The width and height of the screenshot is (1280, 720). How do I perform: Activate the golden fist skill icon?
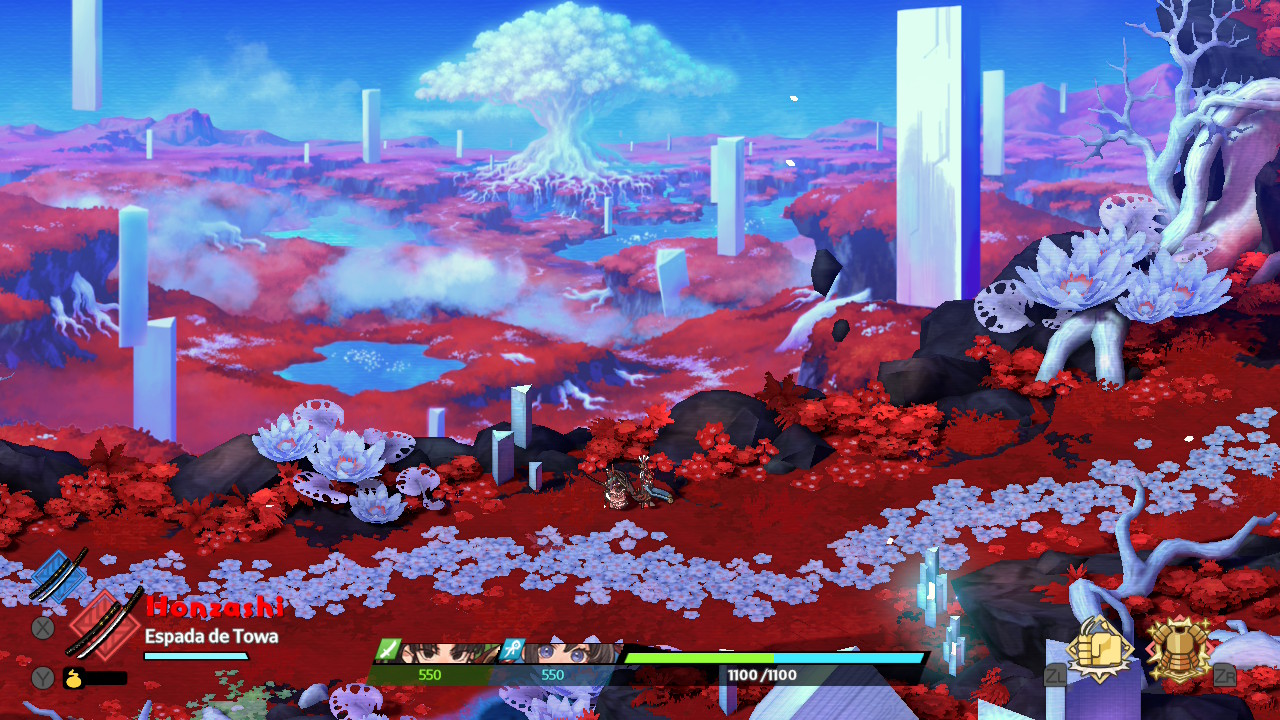pos(1099,650)
